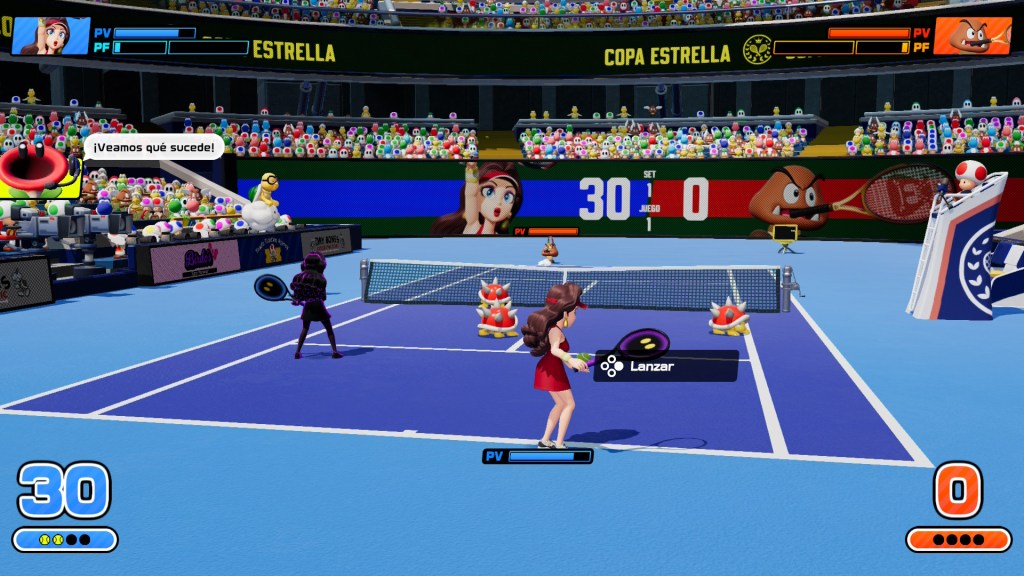Viewport: 1024px width, 576px height.
Task: Choose the Lanzar serve prompt
Action: tap(666, 366)
